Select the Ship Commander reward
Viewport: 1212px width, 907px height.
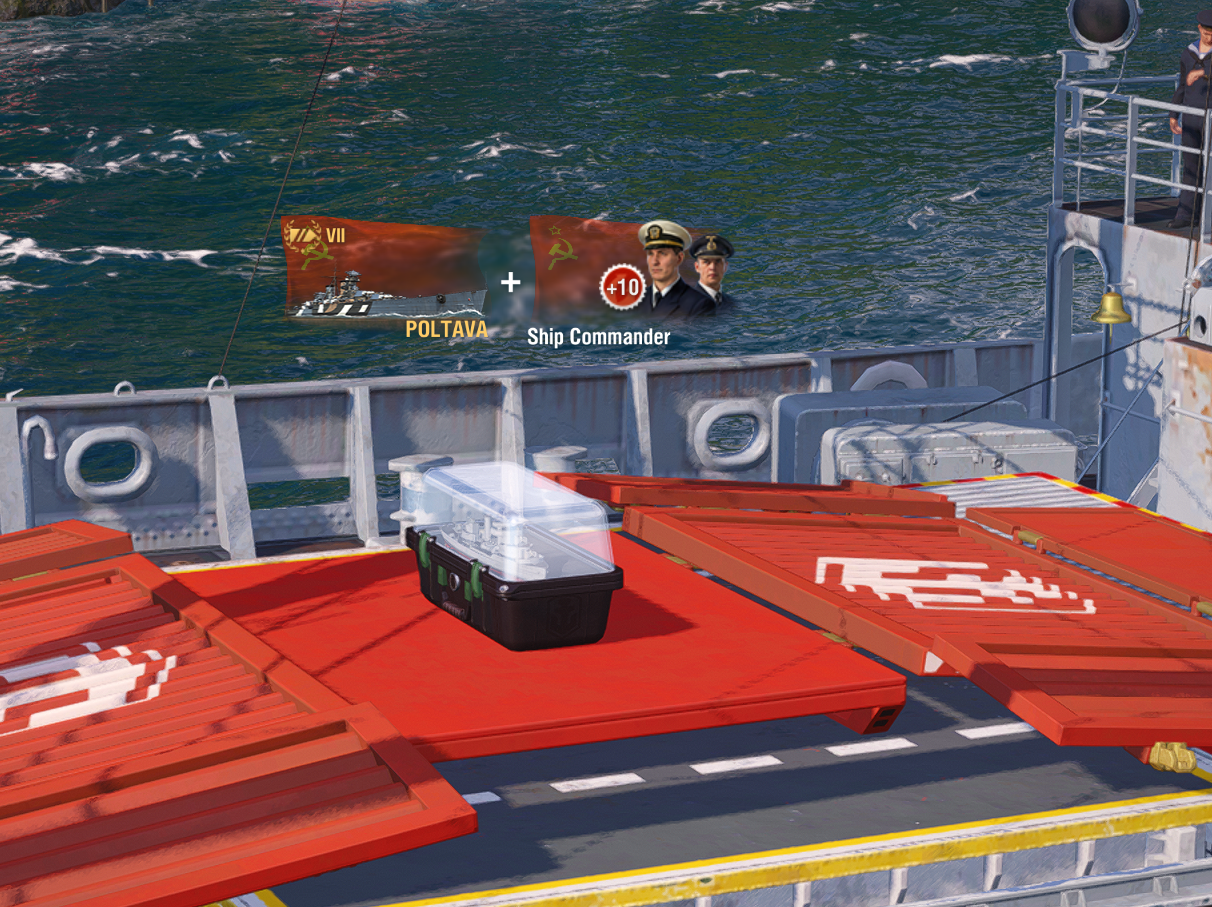pyautogui.click(x=630, y=270)
